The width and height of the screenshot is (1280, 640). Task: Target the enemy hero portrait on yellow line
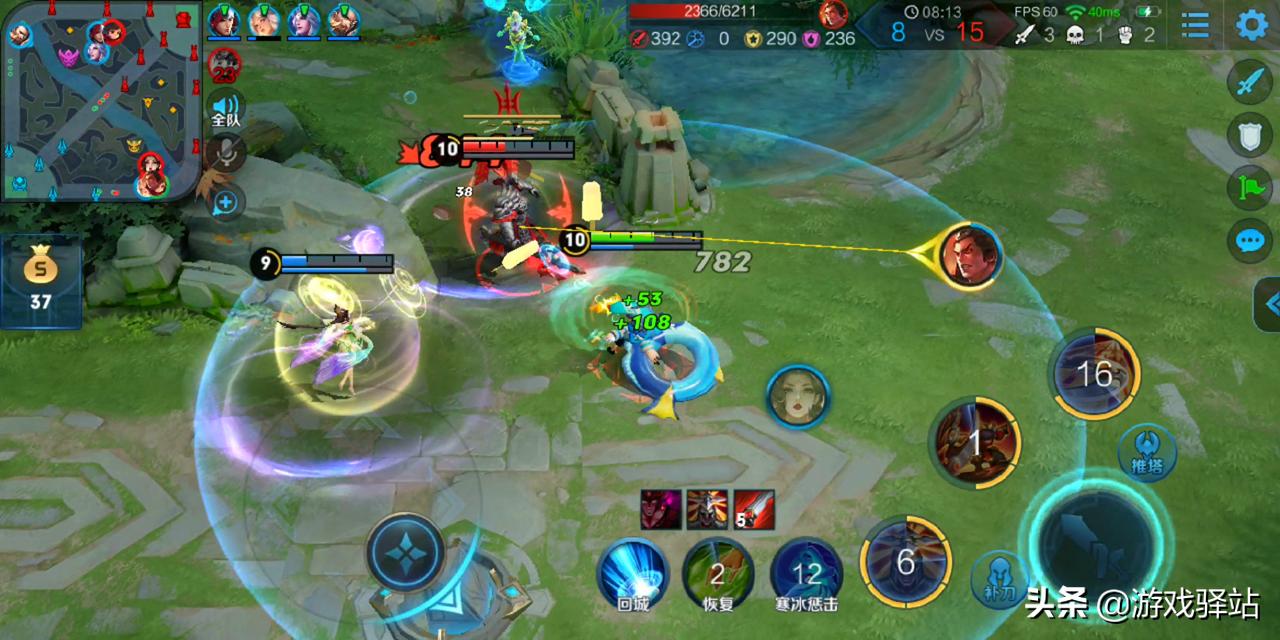pyautogui.click(x=970, y=257)
